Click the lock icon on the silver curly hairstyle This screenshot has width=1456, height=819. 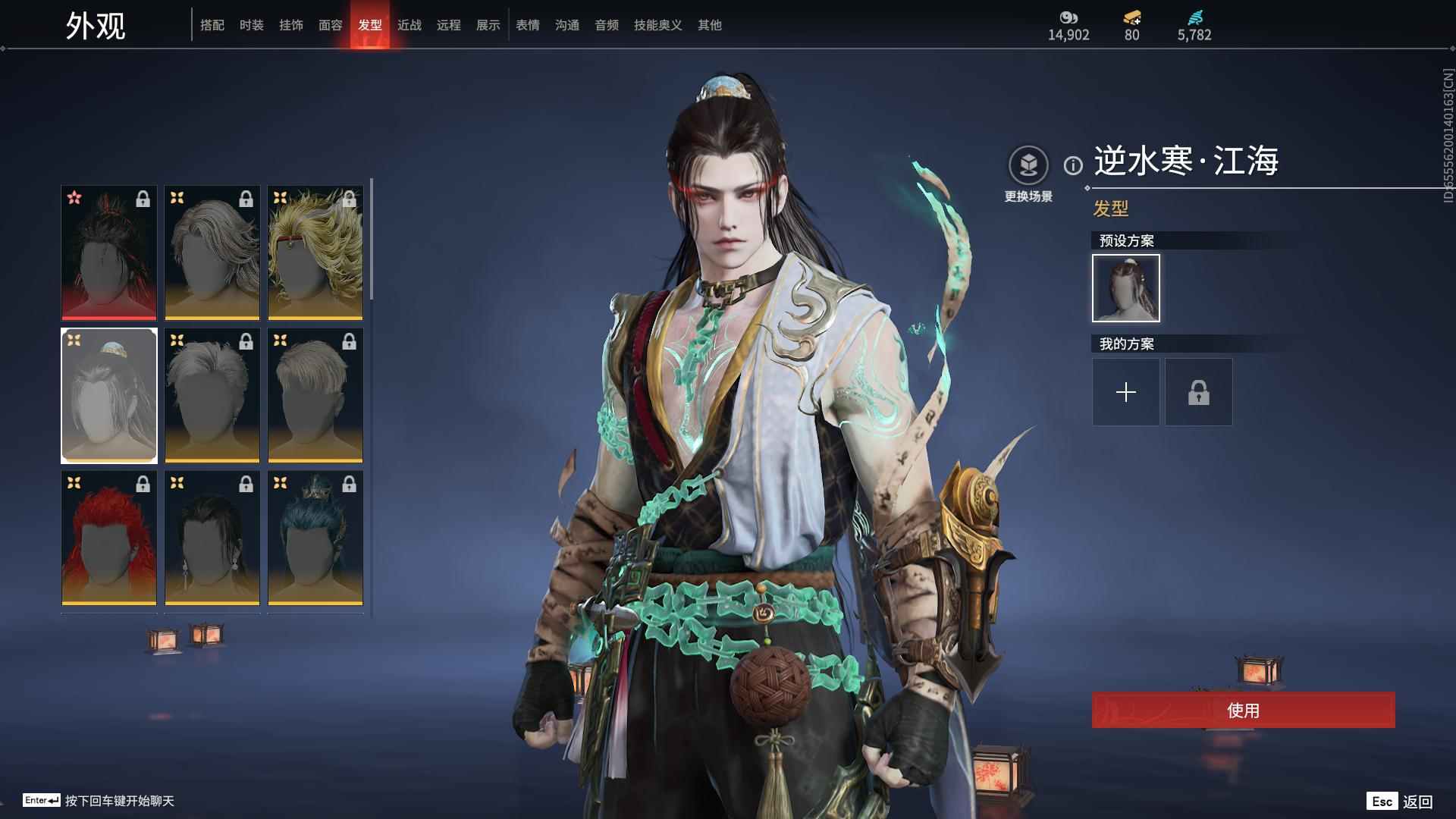[246, 199]
